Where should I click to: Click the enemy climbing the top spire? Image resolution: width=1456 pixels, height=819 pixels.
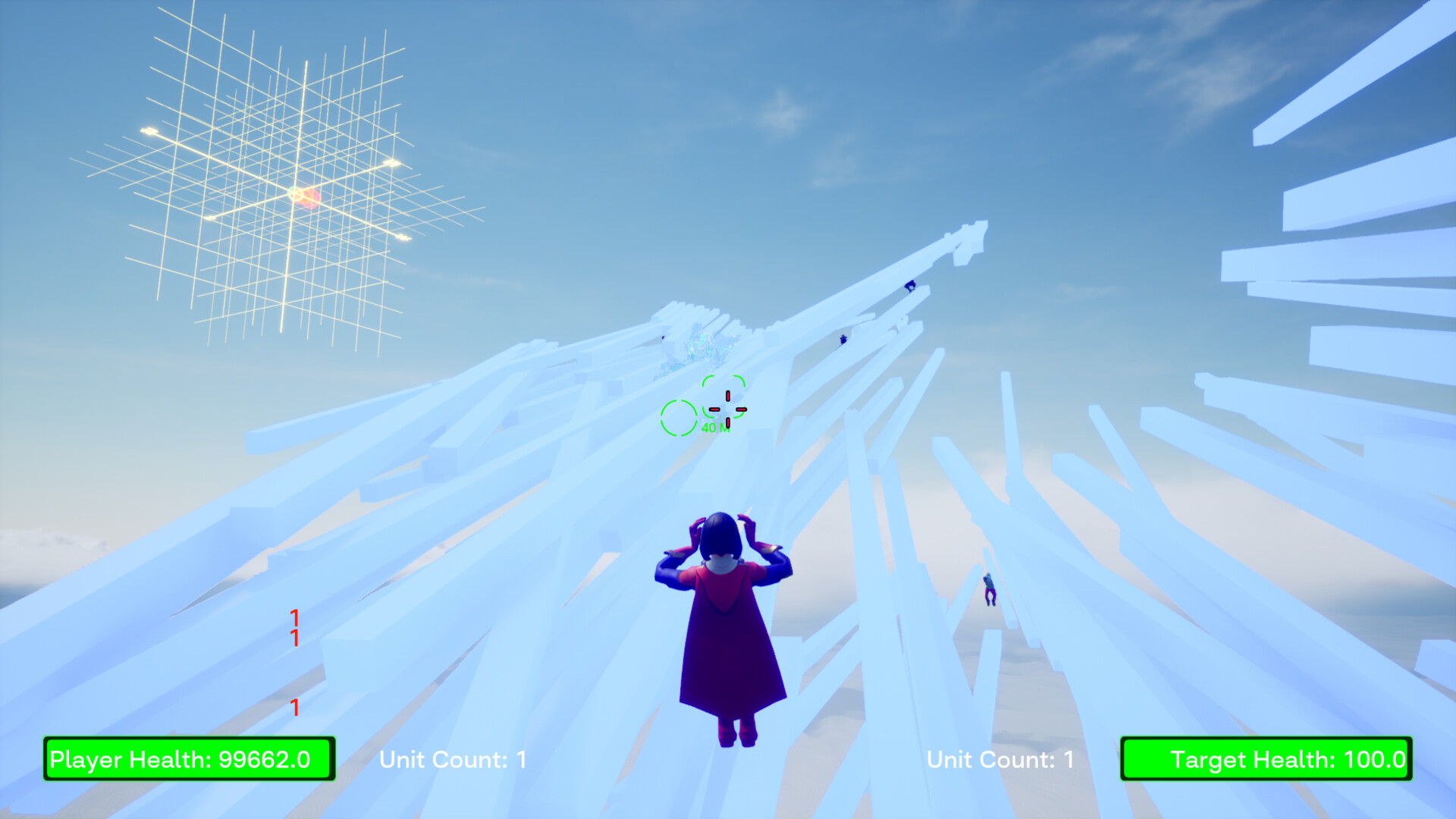coord(909,286)
